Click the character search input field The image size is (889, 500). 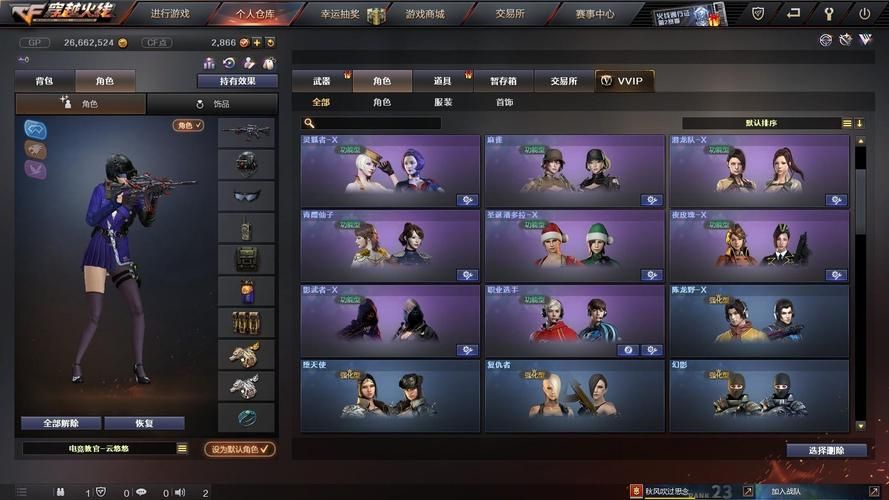coord(377,123)
